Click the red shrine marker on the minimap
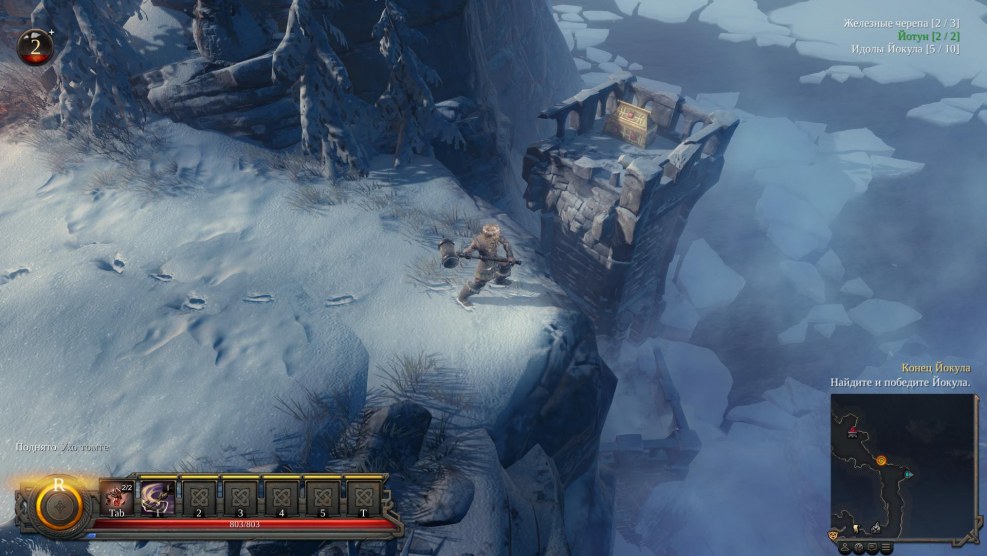The width and height of the screenshot is (987, 556). (853, 432)
